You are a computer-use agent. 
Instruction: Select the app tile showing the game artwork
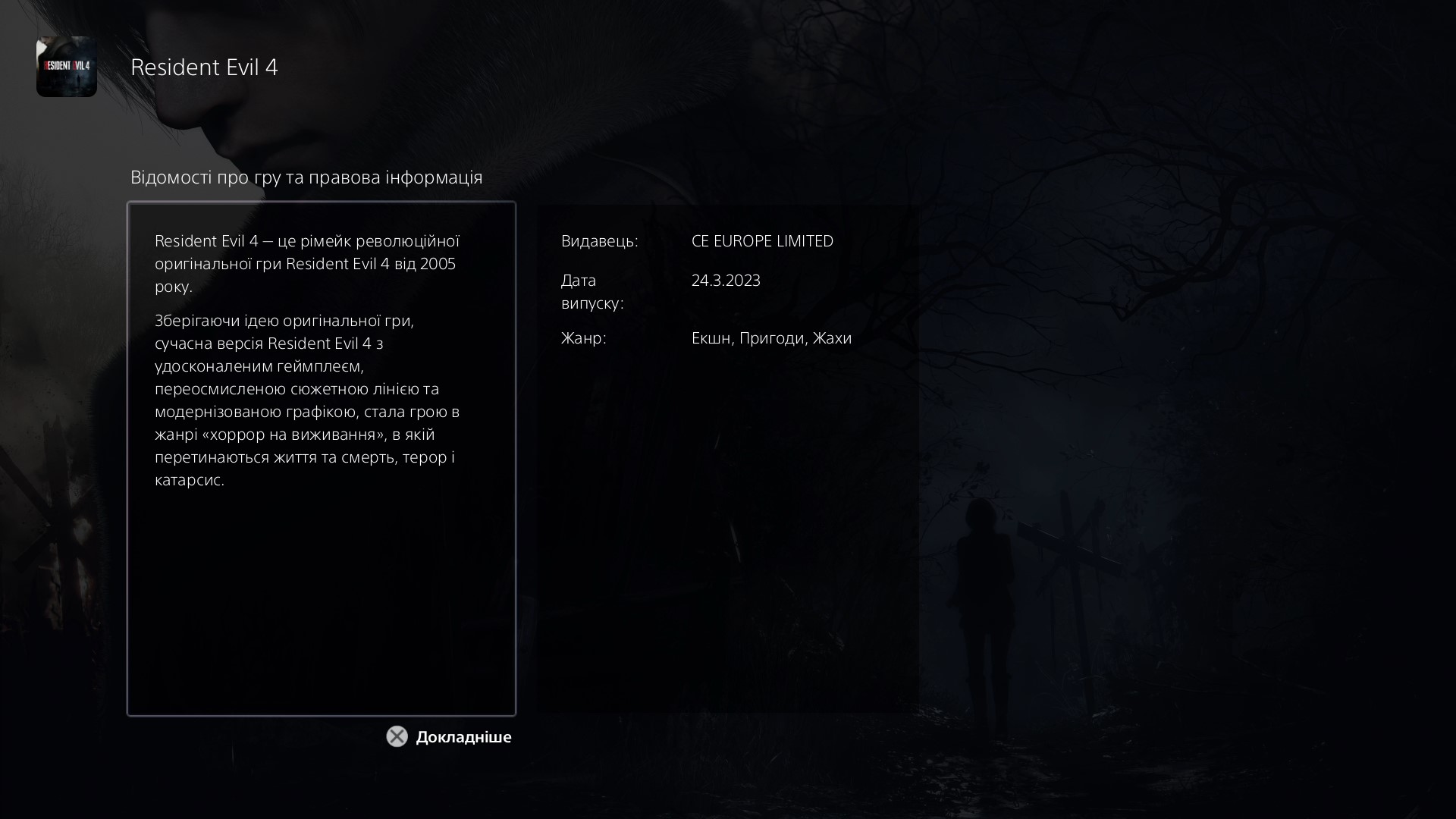tap(67, 67)
